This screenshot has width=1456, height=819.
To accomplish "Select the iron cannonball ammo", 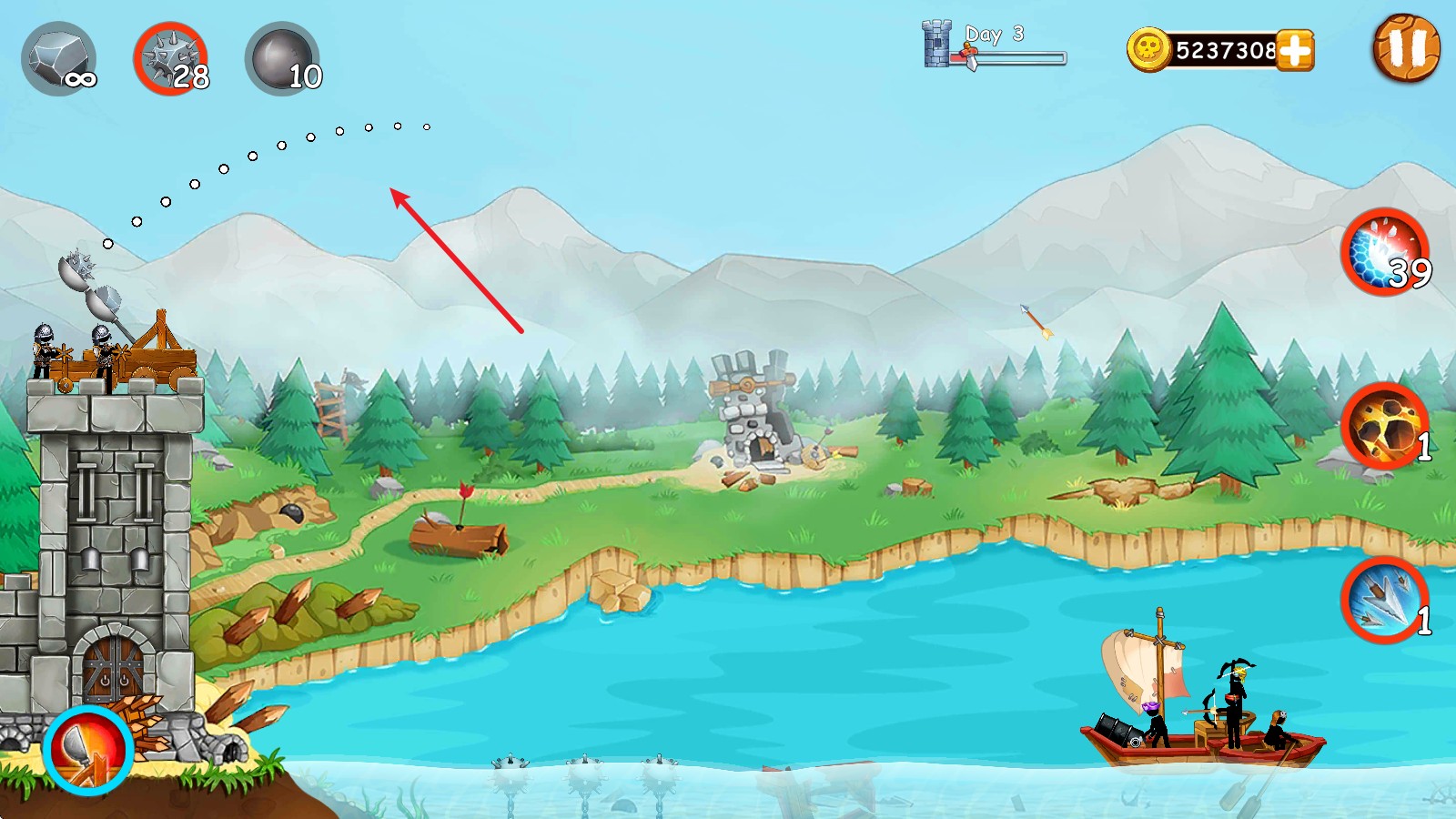I will (282, 59).
